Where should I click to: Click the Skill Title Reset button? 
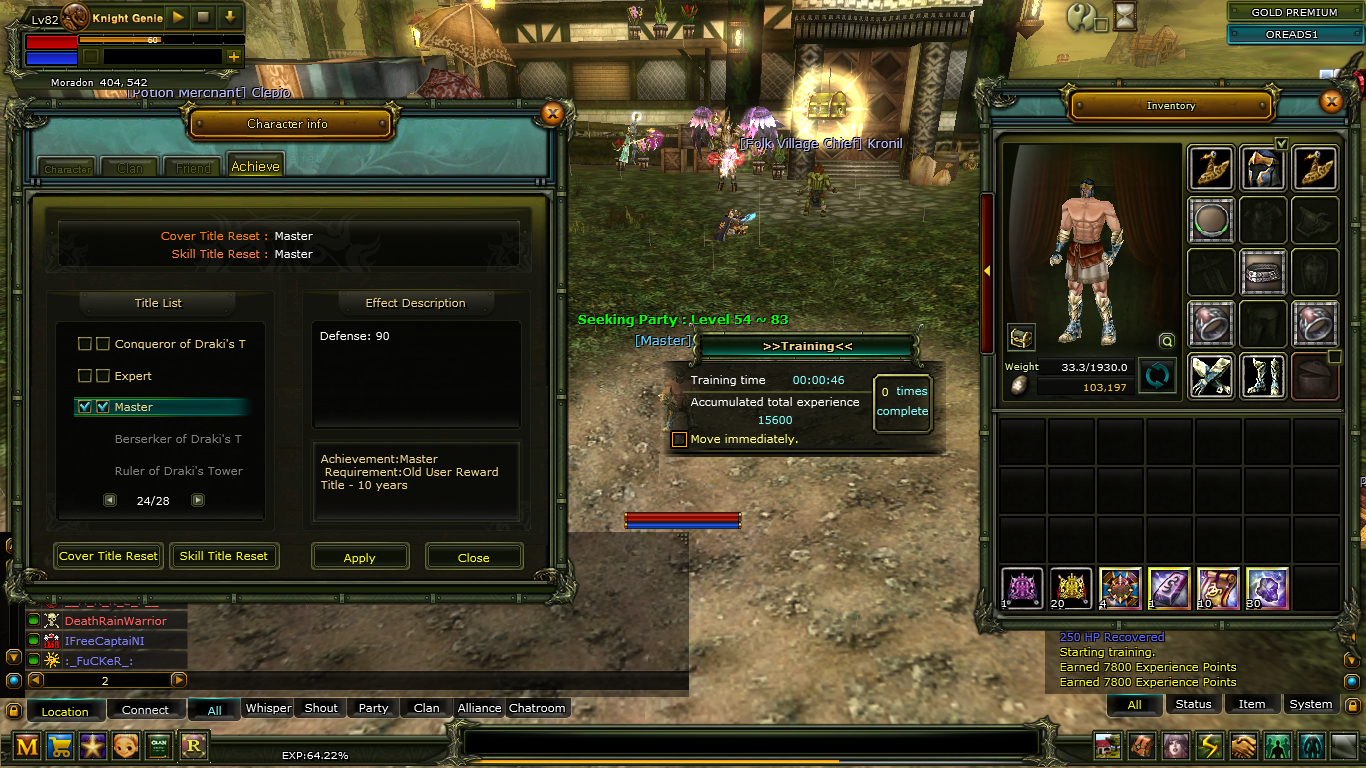point(224,556)
